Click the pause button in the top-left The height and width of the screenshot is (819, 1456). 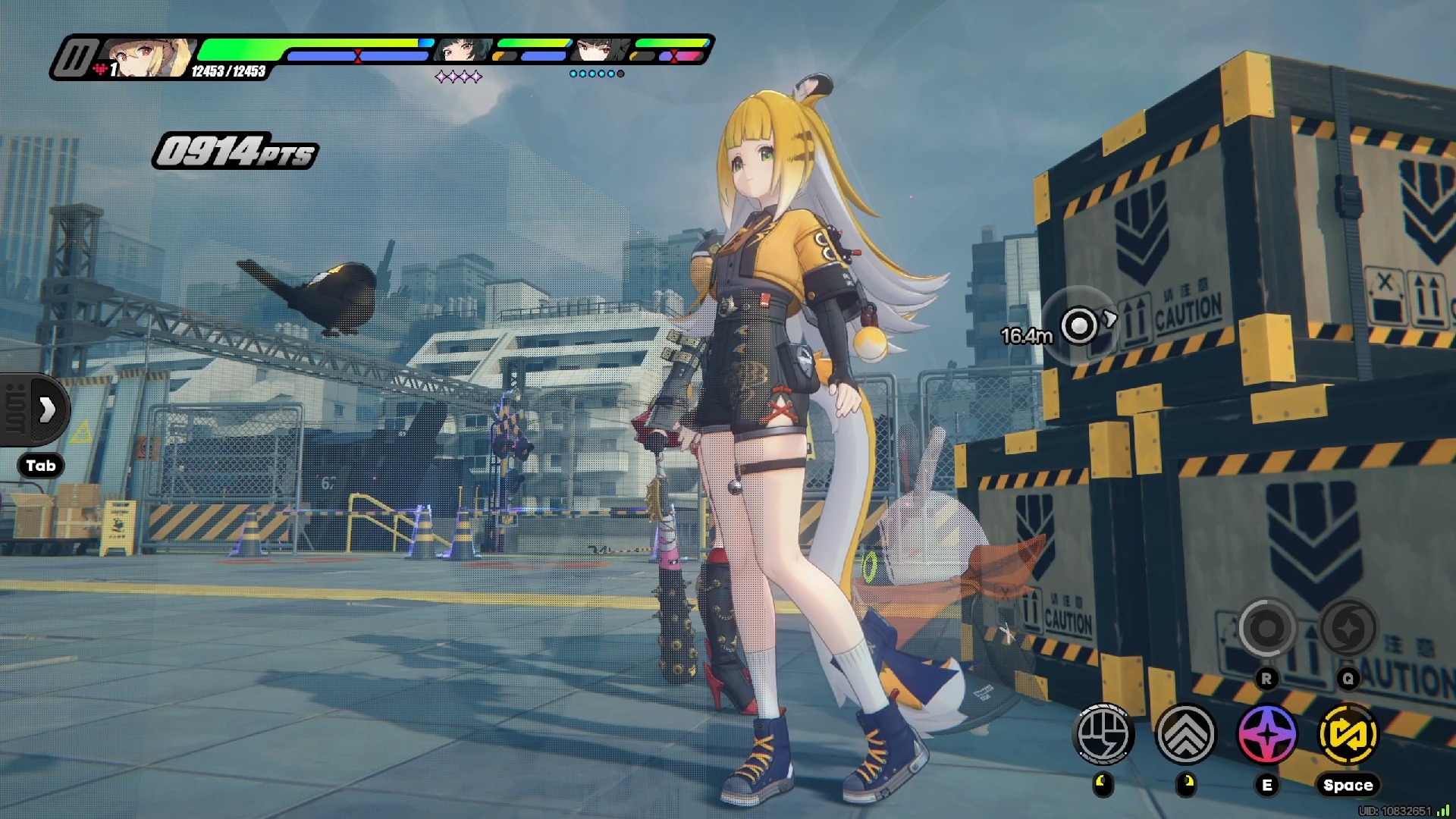pos(74,58)
